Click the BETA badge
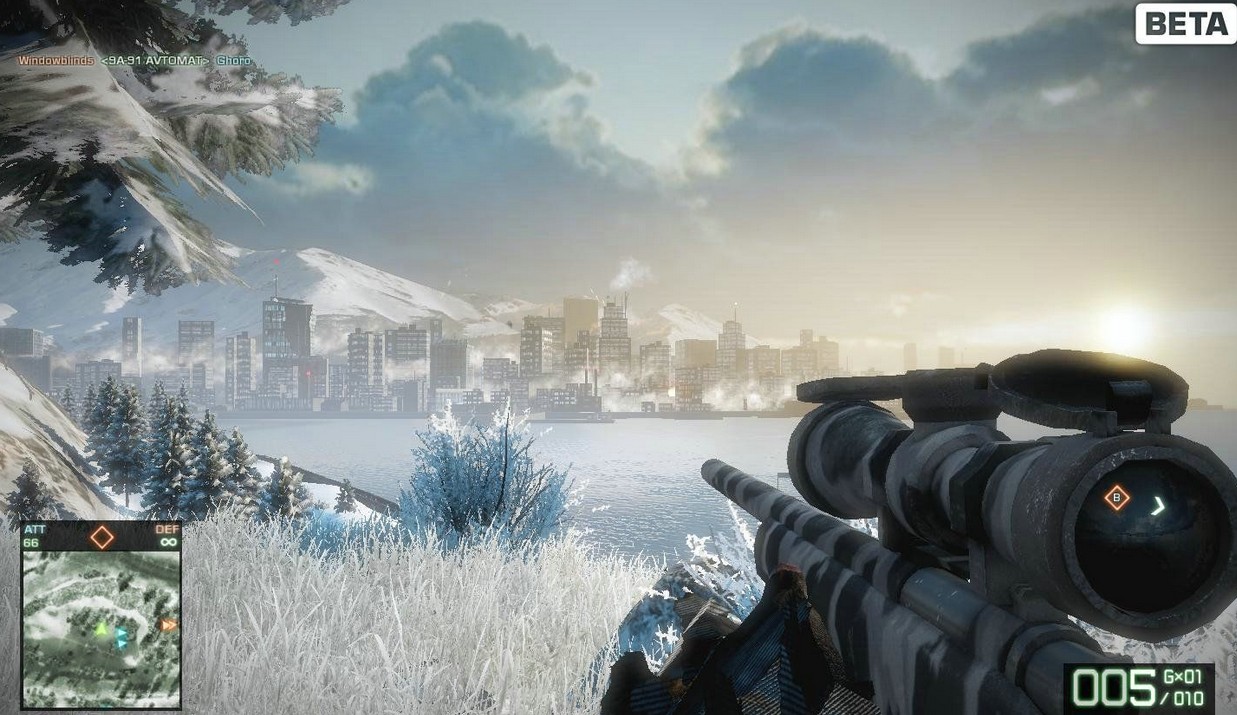This screenshot has height=715, width=1237. point(1184,24)
